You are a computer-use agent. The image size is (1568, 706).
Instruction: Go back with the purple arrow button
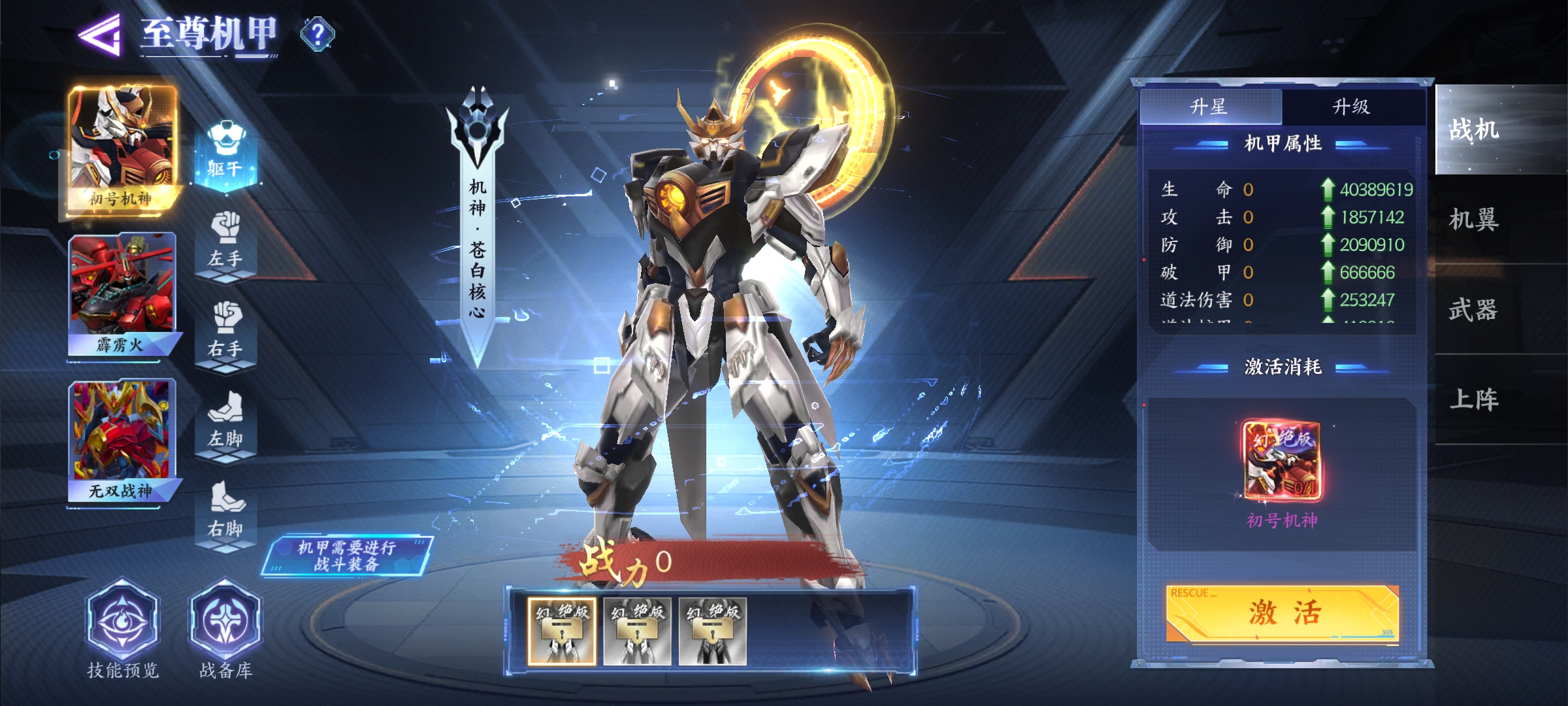(99, 35)
